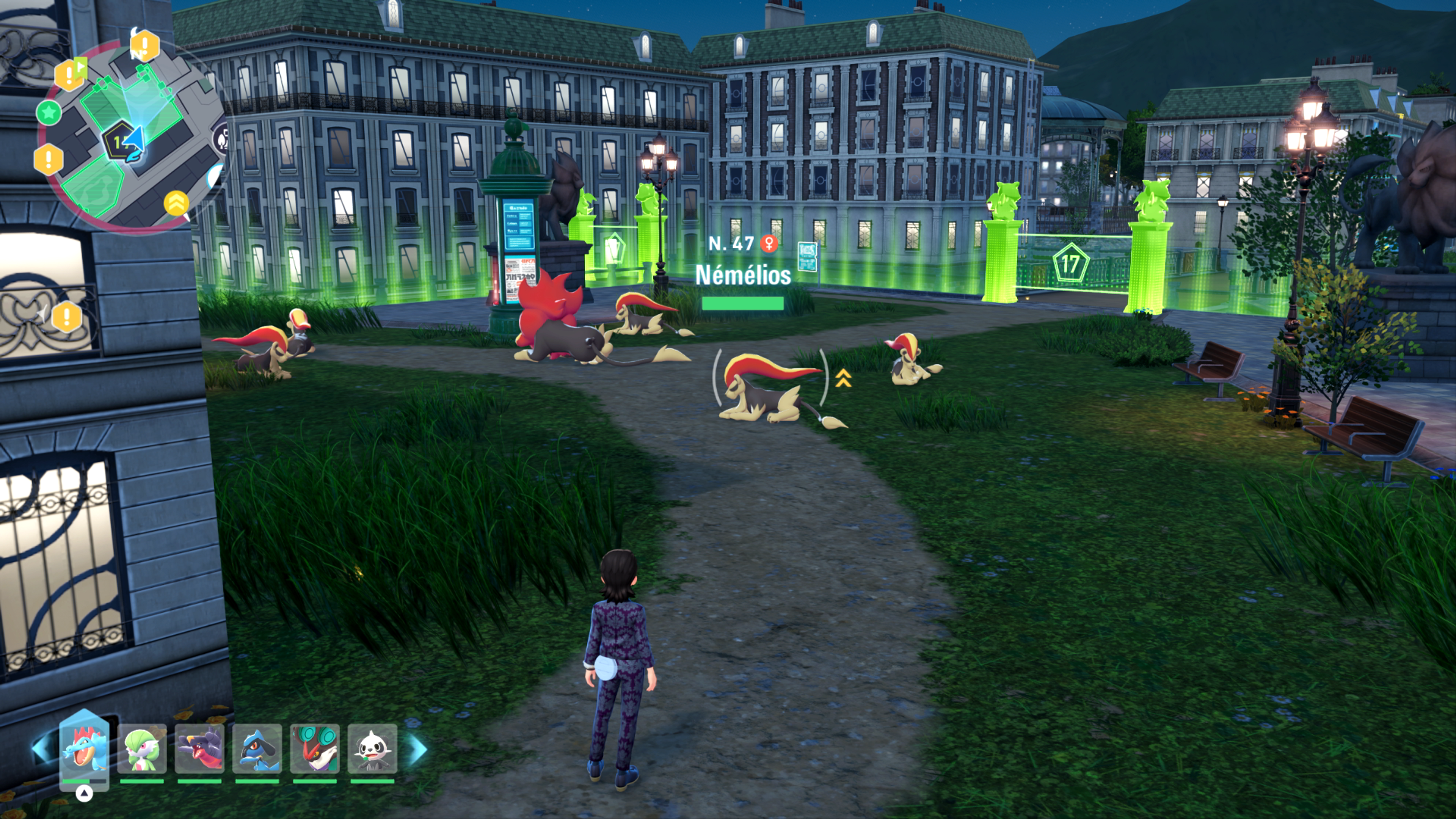Pick the Riolu party slot
Image resolution: width=1456 pixels, height=819 pixels.
pyautogui.click(x=257, y=749)
